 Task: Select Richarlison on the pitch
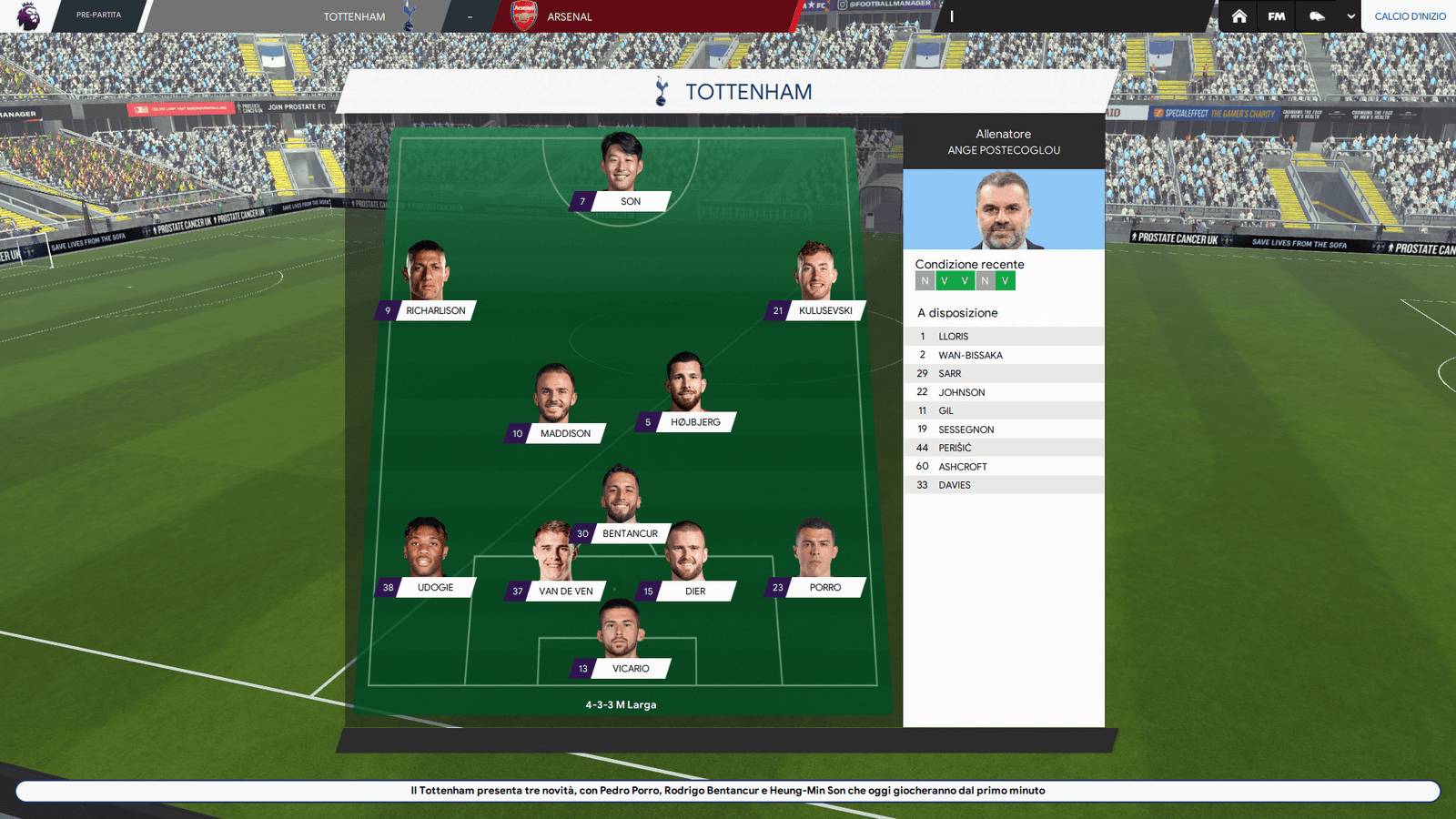[x=435, y=310]
